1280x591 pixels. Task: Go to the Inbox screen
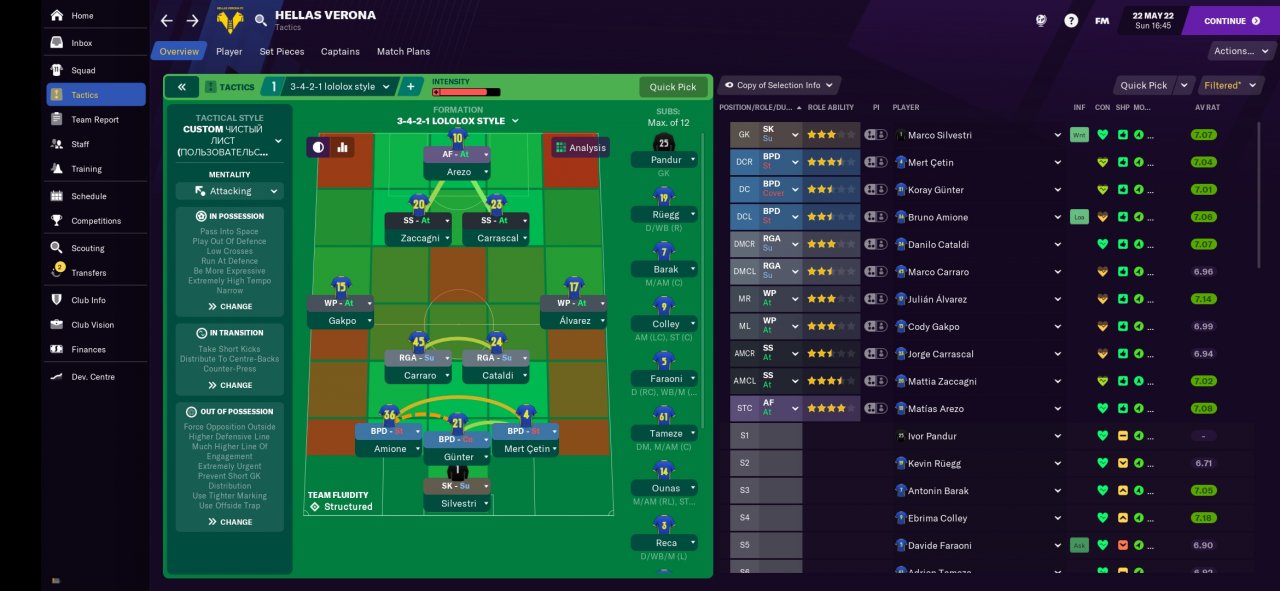[x=81, y=43]
